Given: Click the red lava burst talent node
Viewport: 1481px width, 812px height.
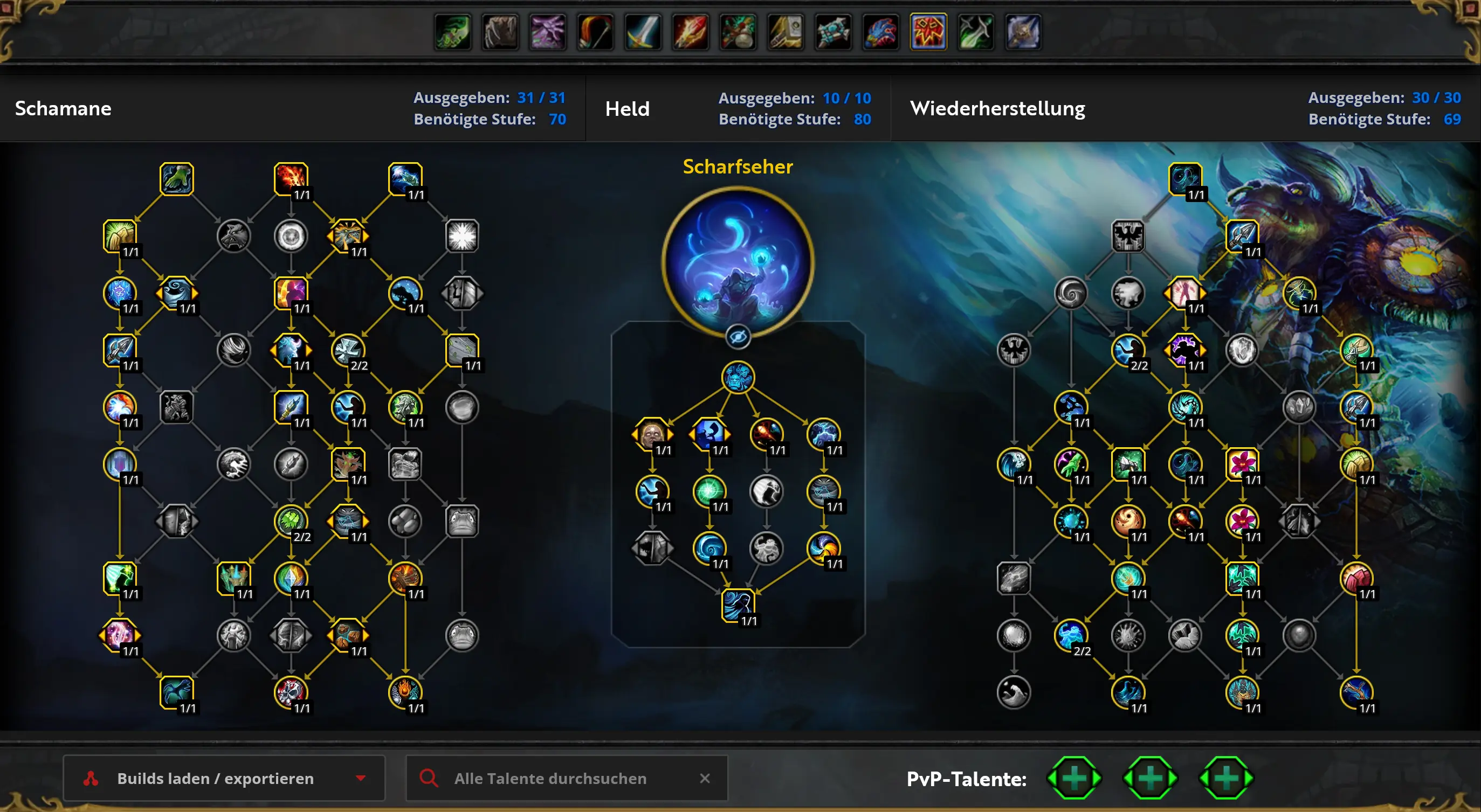Looking at the screenshot, I should (291, 178).
